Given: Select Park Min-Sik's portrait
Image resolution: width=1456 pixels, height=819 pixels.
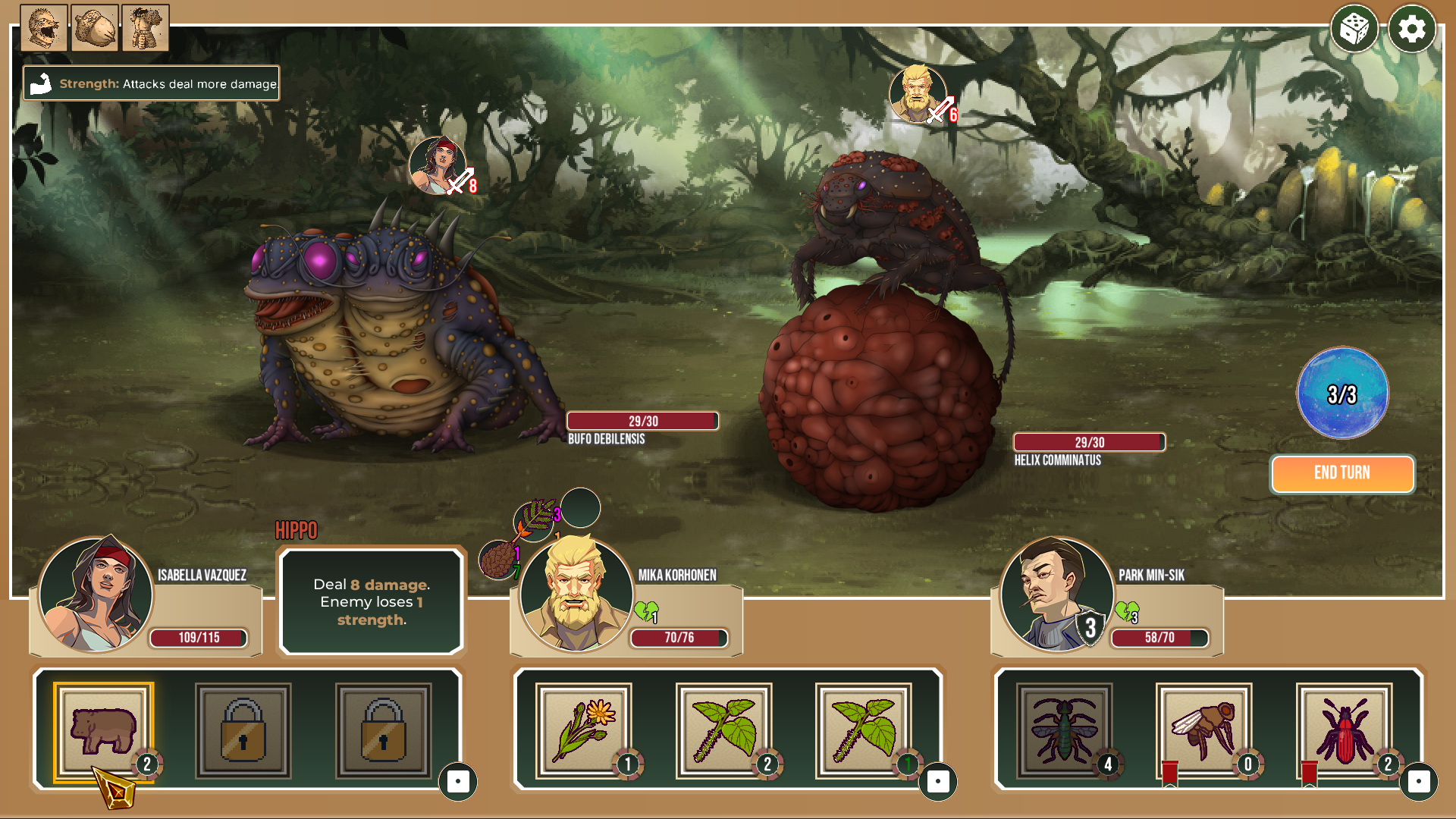Looking at the screenshot, I should (1056, 594).
